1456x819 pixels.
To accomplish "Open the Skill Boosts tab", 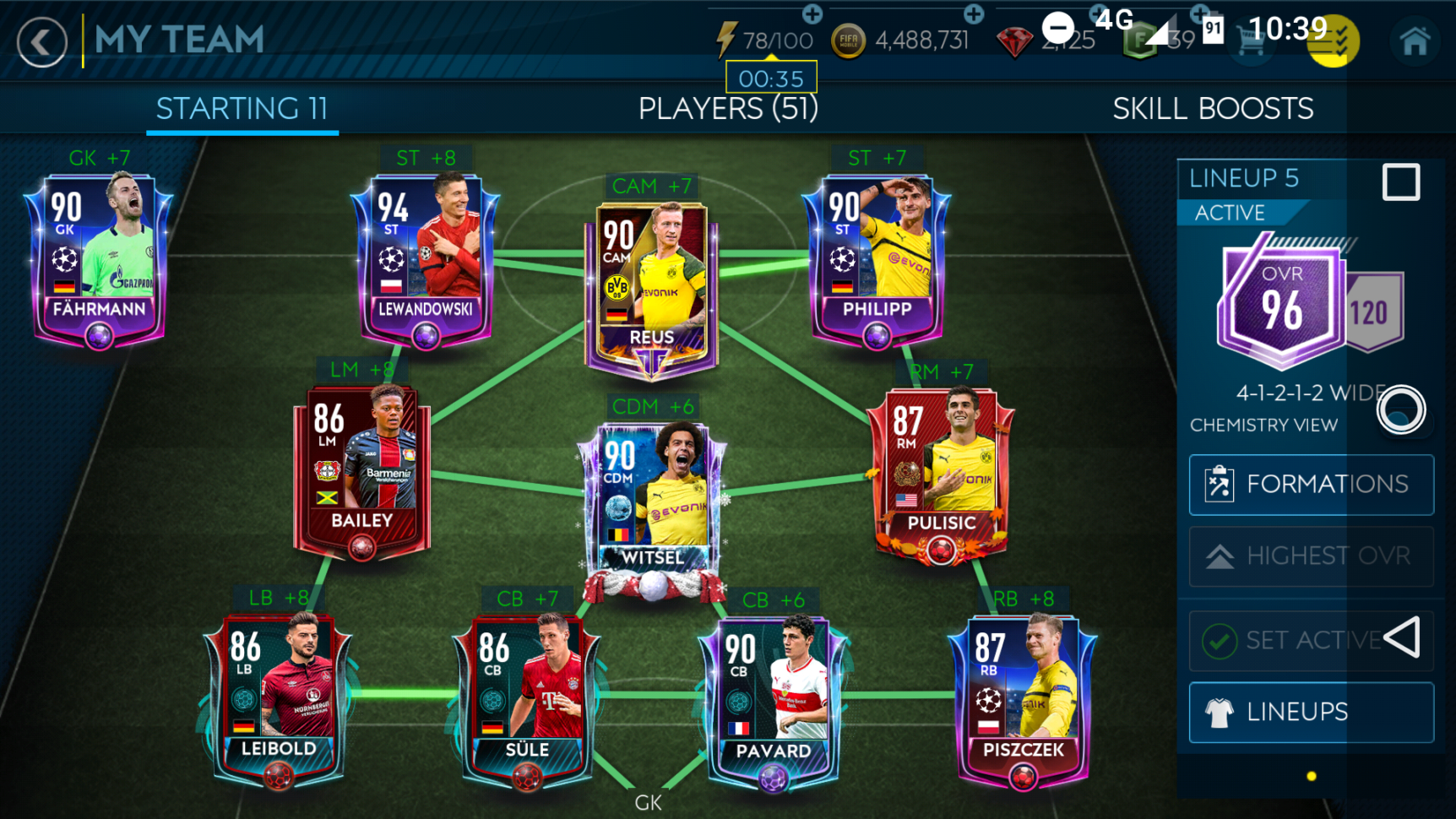I will click(1213, 108).
